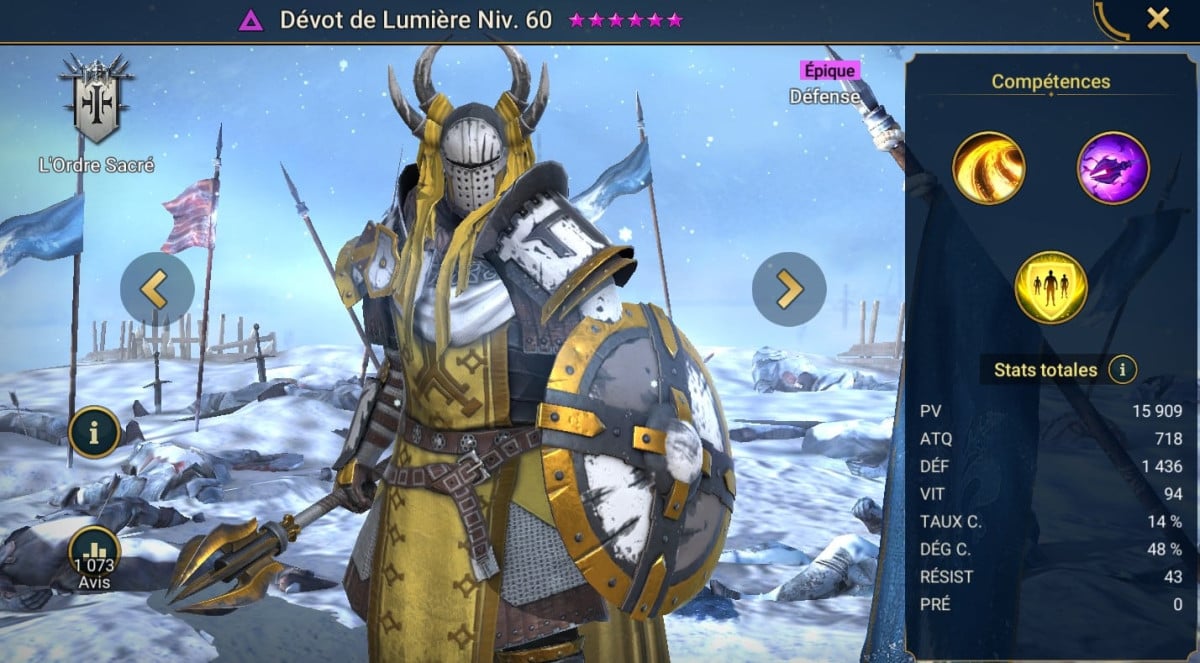Click the curved back arrow at top right
The height and width of the screenshot is (663, 1200).
1111,19
